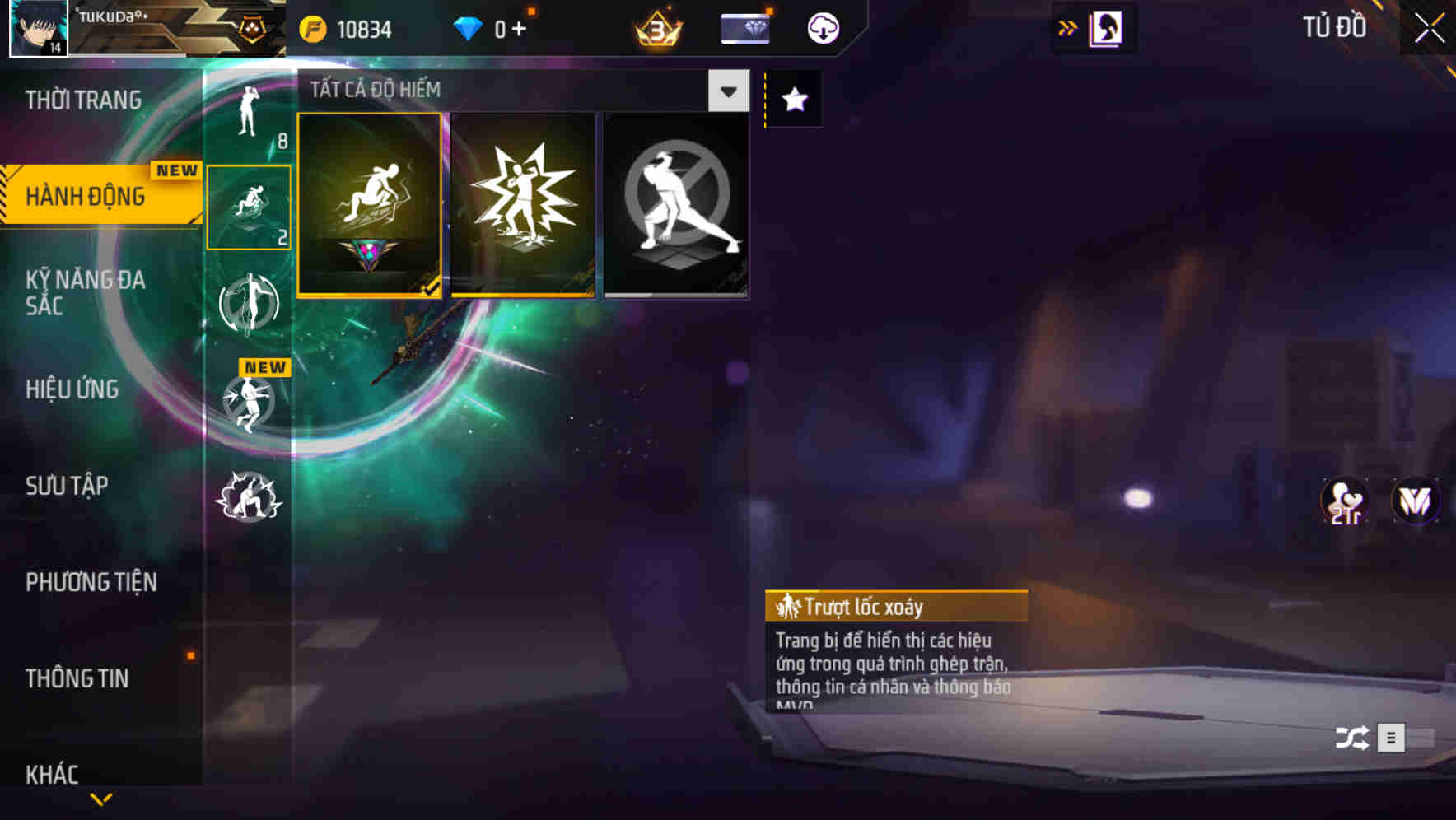Open the dance emote category icon
This screenshot has height=820, width=1456.
coord(250,305)
